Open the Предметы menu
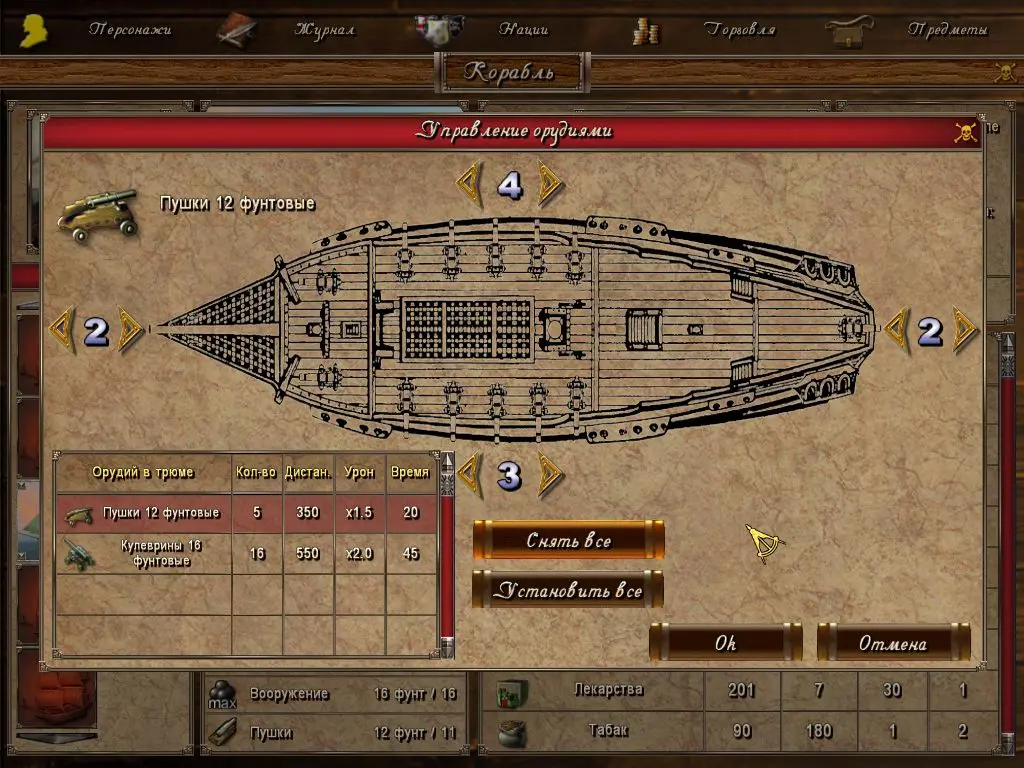The height and width of the screenshot is (768, 1024). click(x=947, y=30)
